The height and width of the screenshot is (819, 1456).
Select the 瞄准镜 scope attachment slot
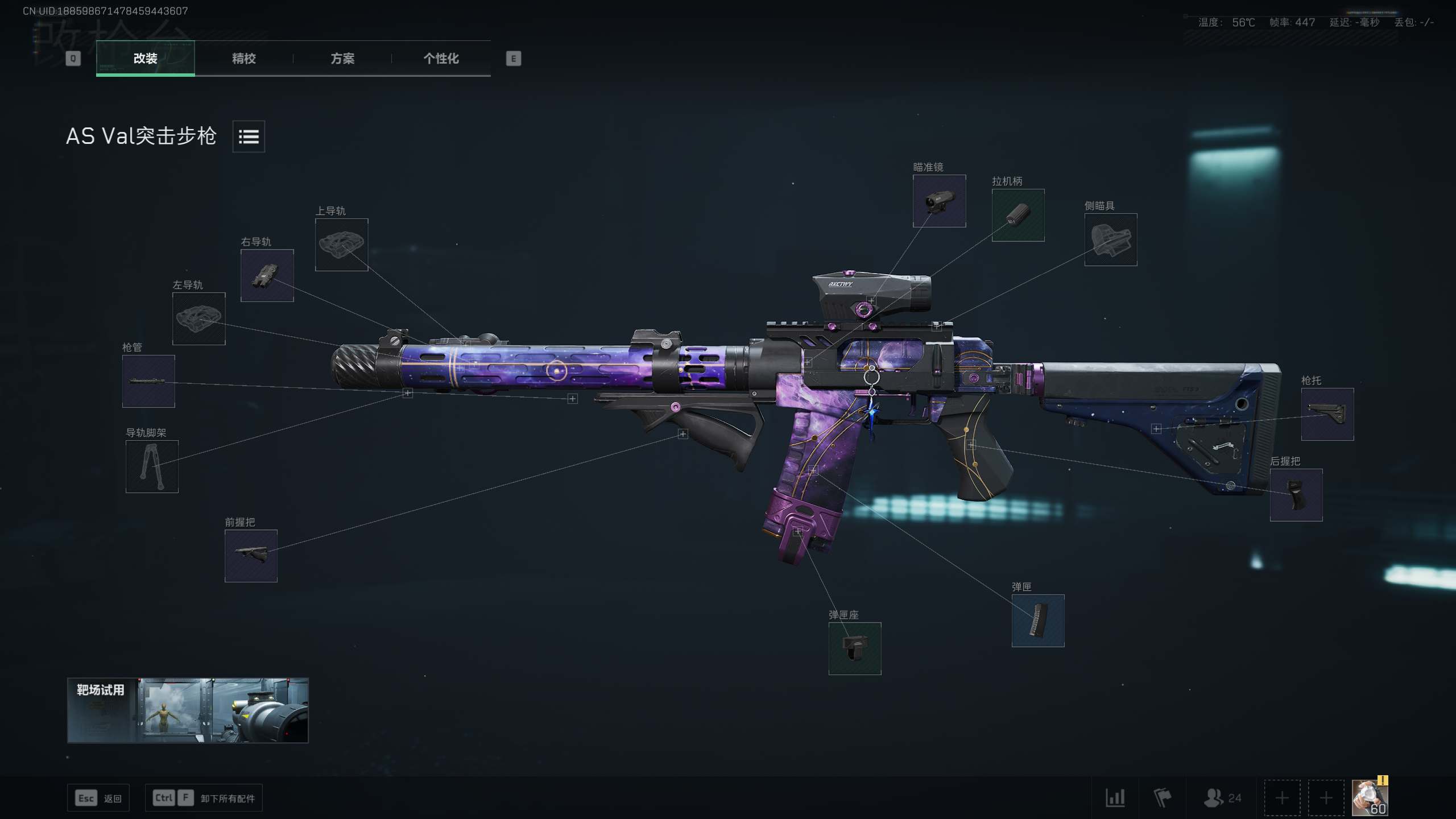(939, 201)
